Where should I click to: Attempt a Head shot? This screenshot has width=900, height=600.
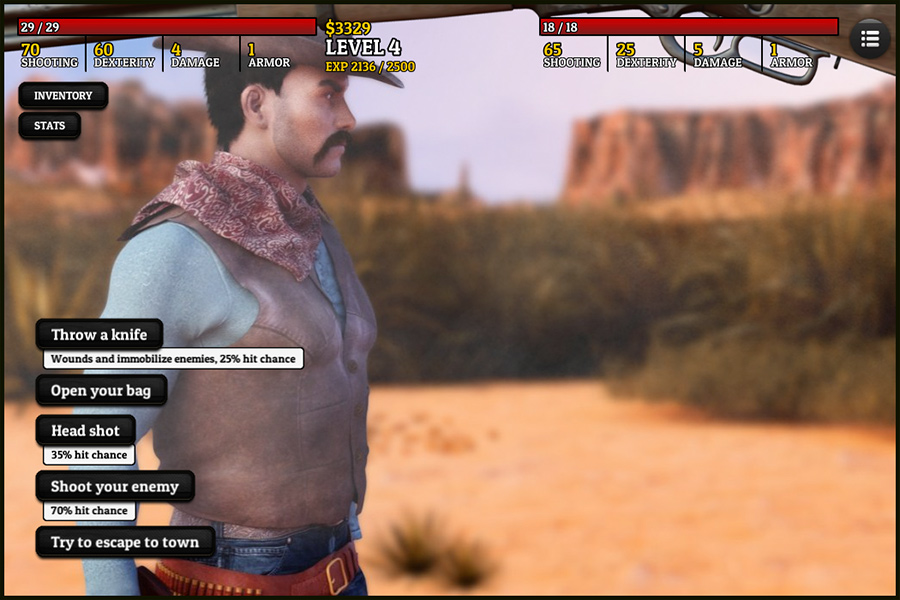point(85,431)
